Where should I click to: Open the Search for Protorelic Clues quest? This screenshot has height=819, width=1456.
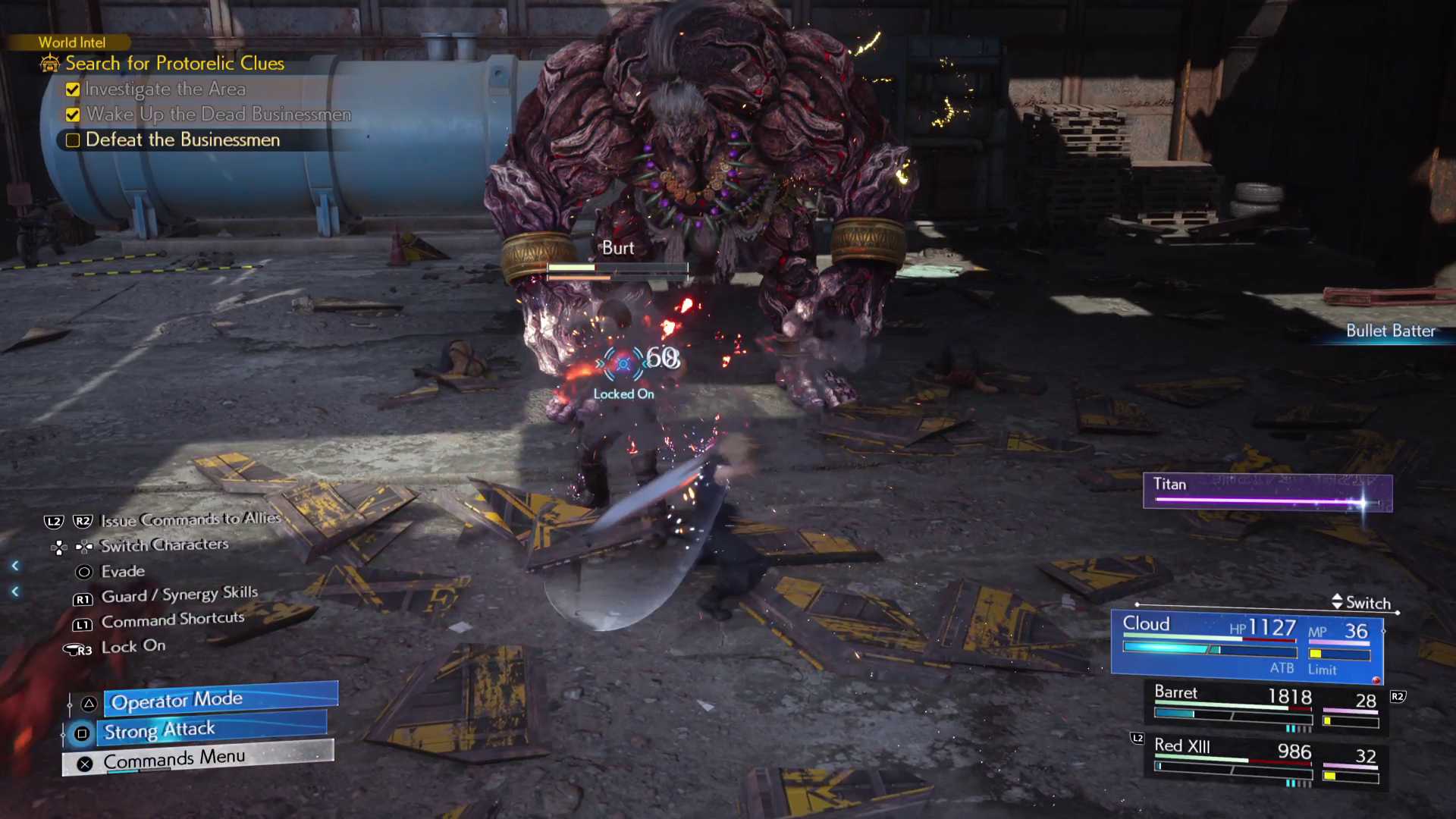pos(174,64)
